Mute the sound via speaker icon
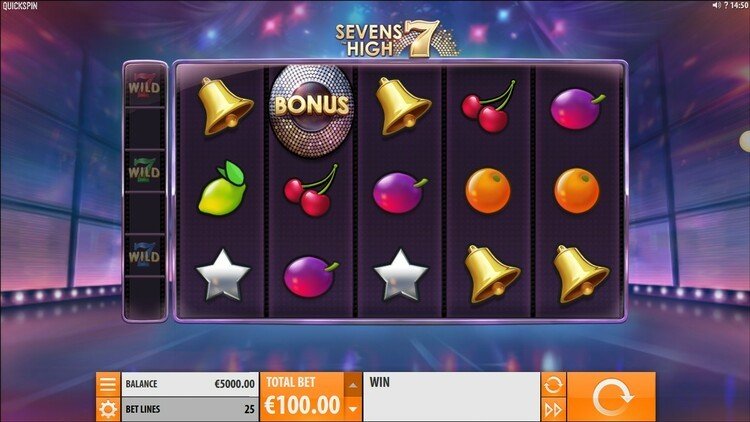This screenshot has width=750, height=422. tap(716, 6)
